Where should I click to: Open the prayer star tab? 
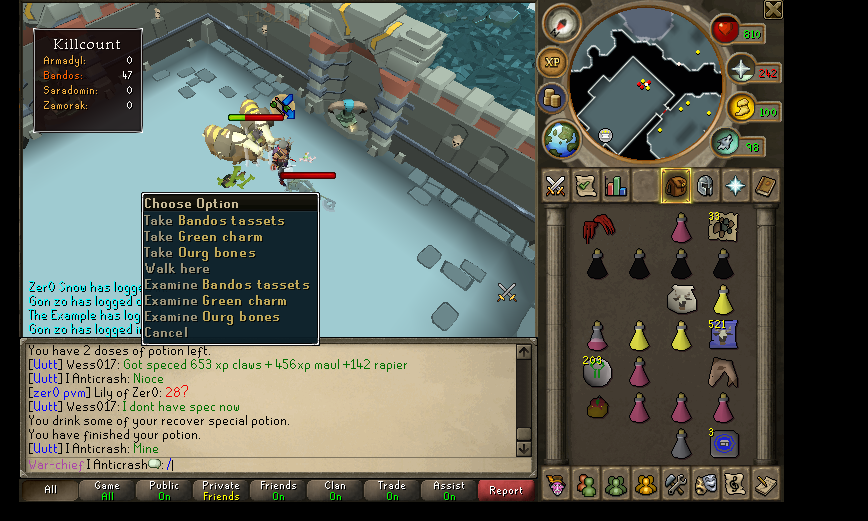point(735,186)
